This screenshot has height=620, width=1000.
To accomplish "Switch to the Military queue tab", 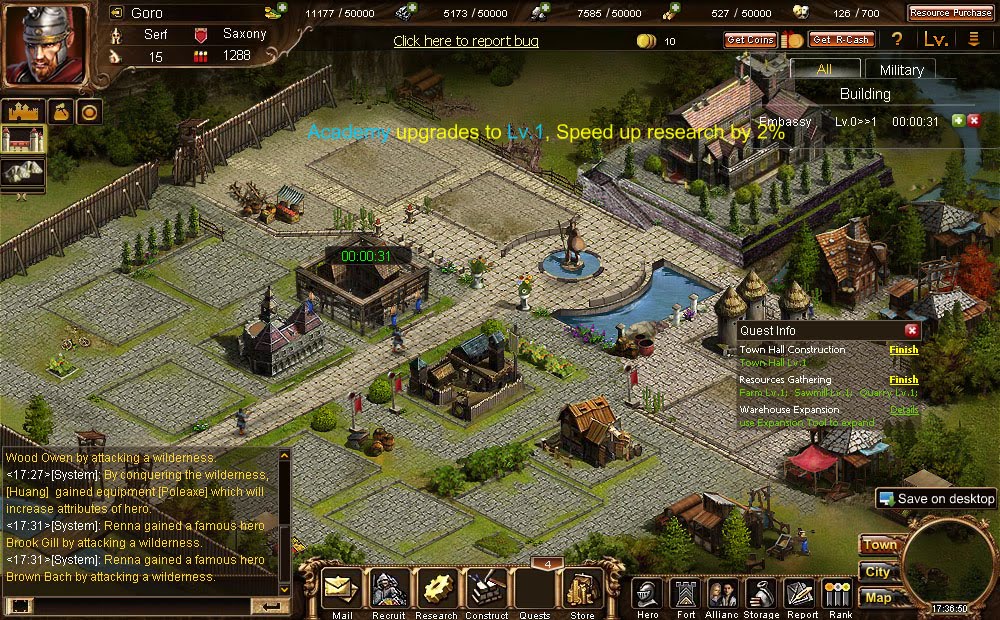I will (x=901, y=70).
